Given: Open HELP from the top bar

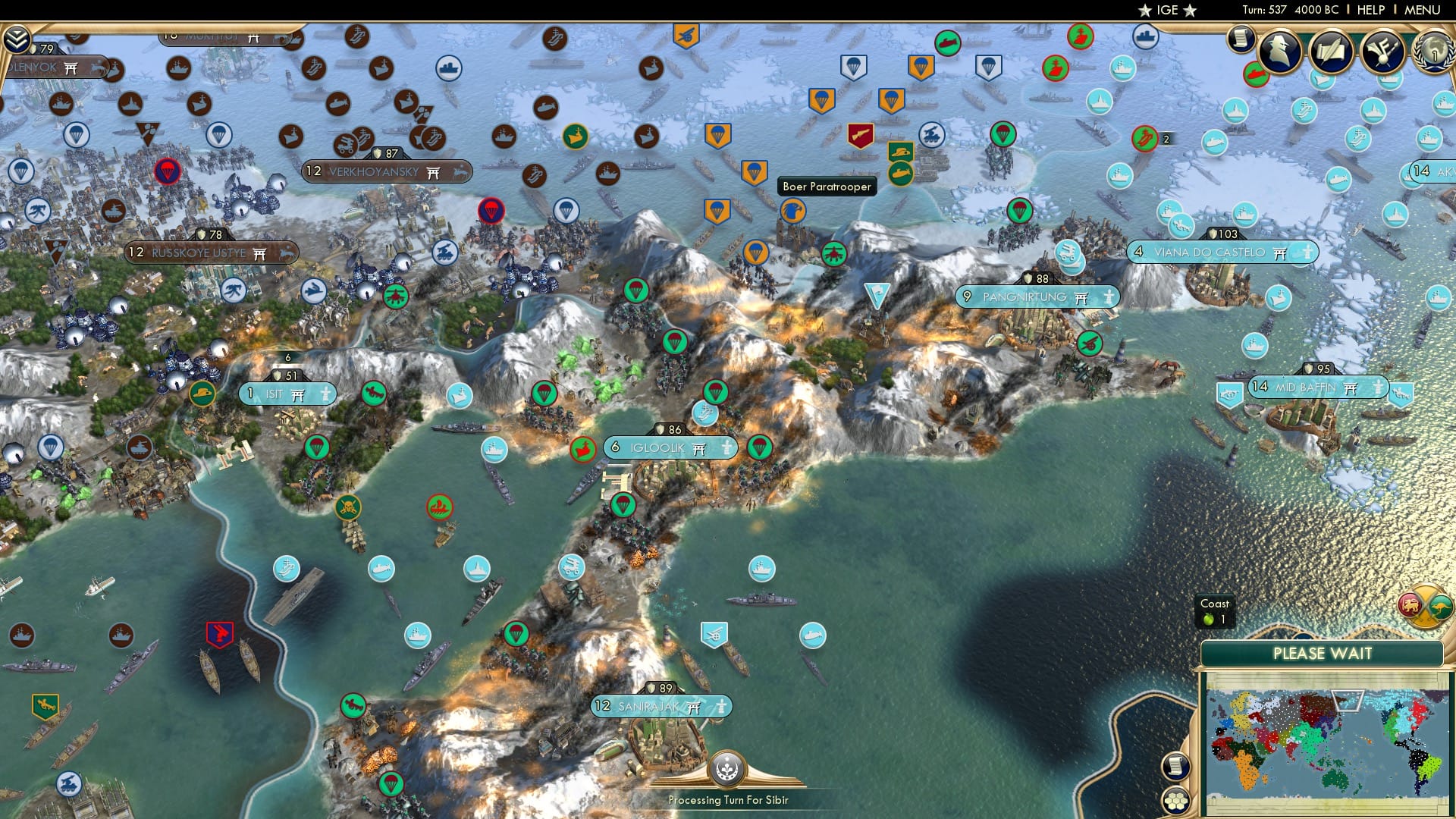Looking at the screenshot, I should tap(1370, 9).
